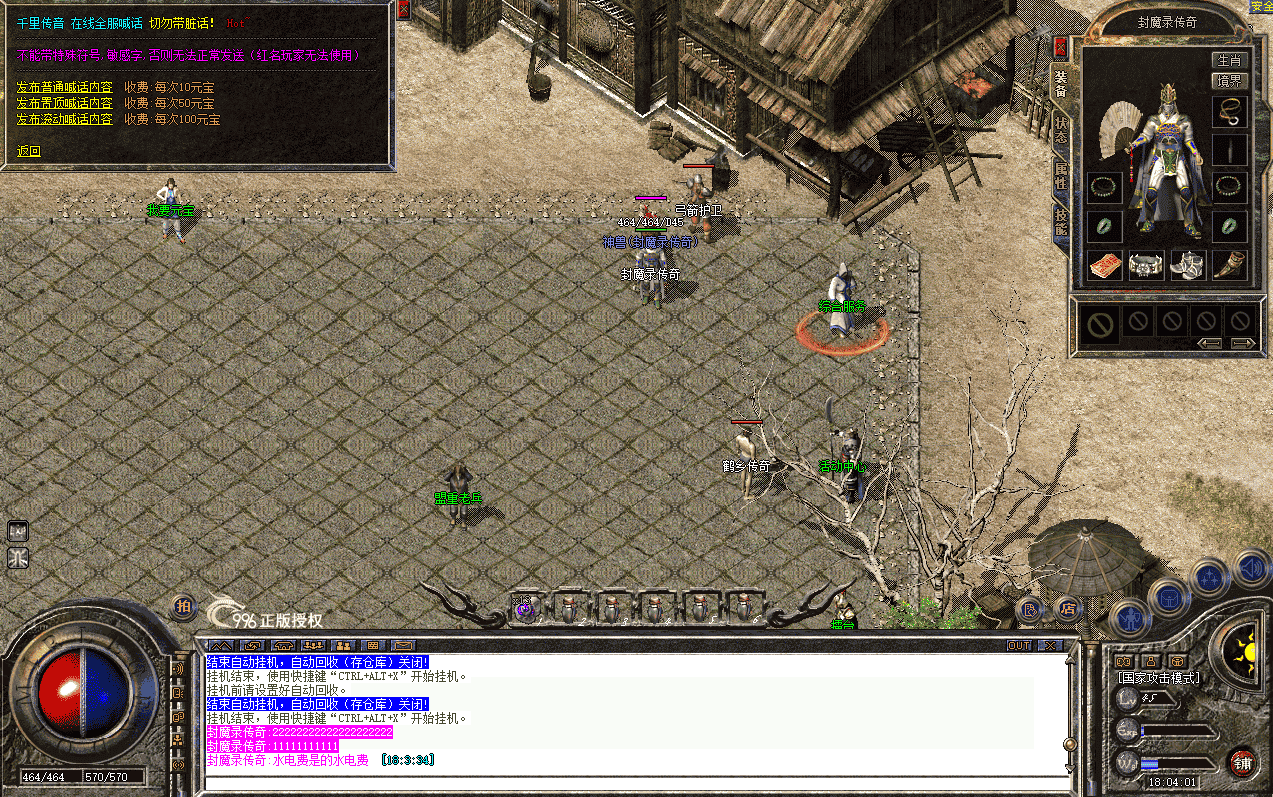Select the silver belt equipment slot
The height and width of the screenshot is (797, 1273).
click(x=1146, y=265)
